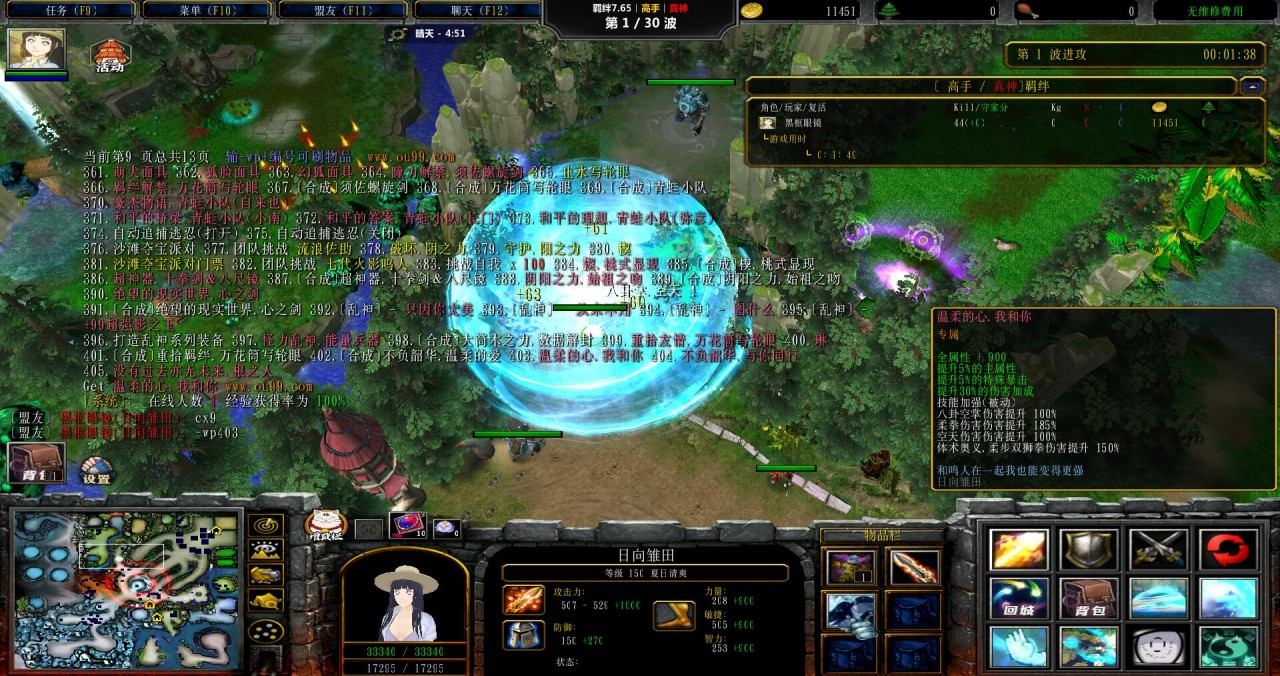Select the flaming sword inventory item

click(913, 568)
